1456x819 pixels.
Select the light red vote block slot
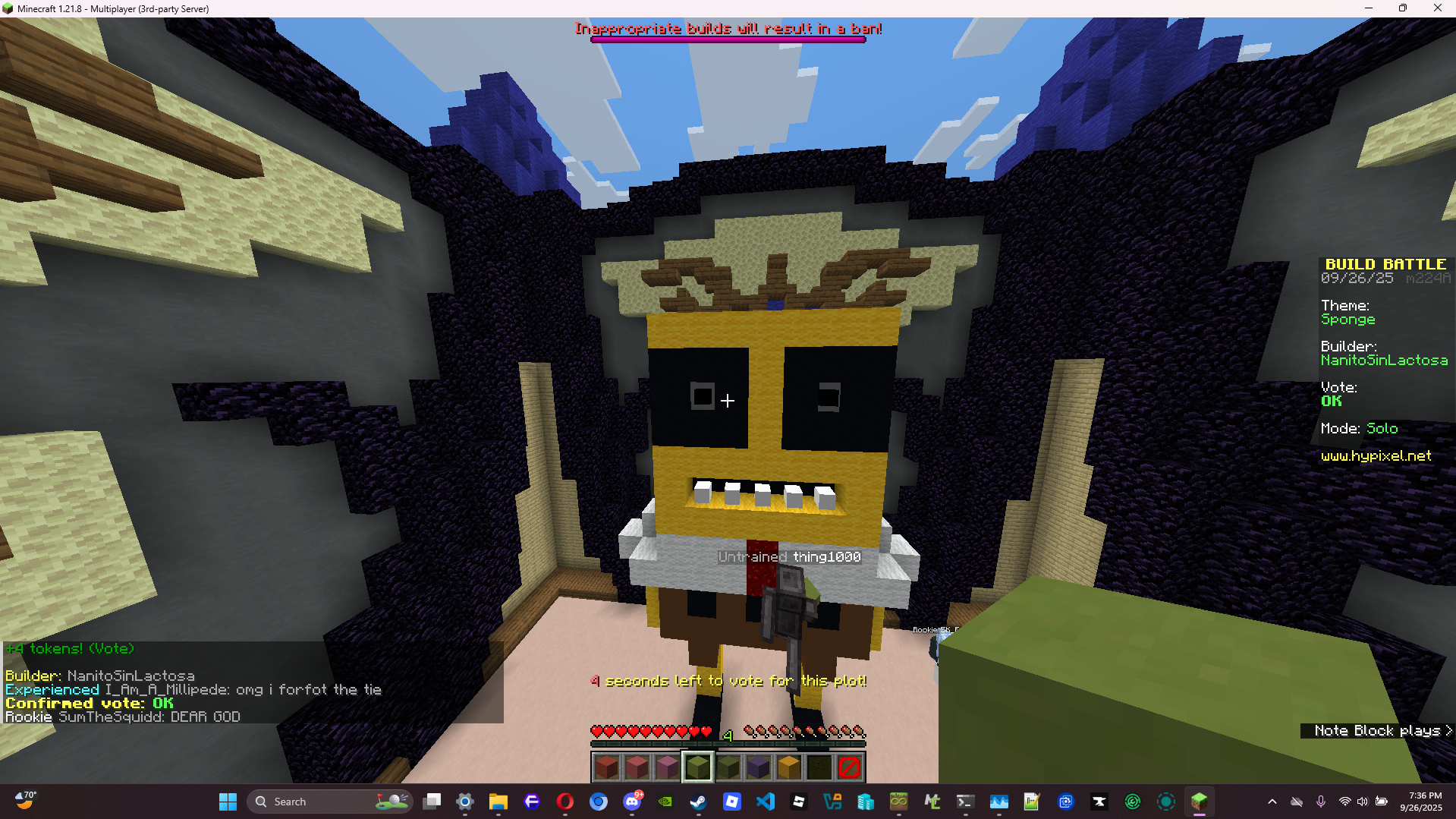[637, 767]
